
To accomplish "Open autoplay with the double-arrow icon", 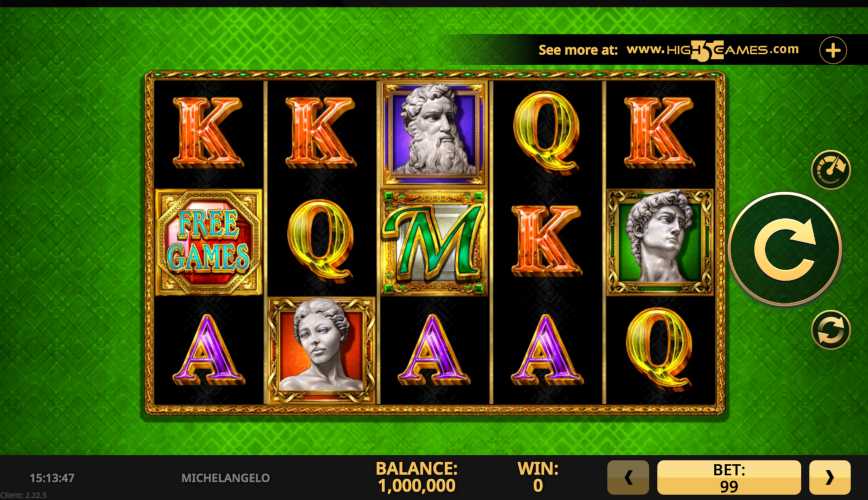I will click(x=829, y=330).
